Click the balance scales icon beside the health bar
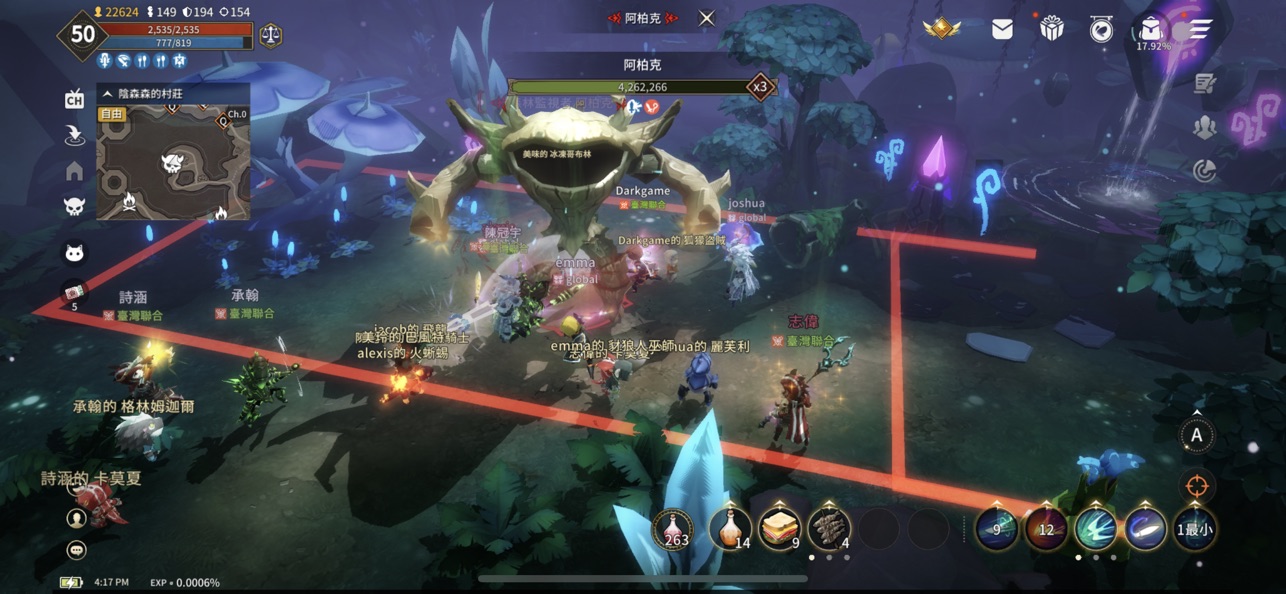Image resolution: width=1286 pixels, height=594 pixels. pos(270,35)
